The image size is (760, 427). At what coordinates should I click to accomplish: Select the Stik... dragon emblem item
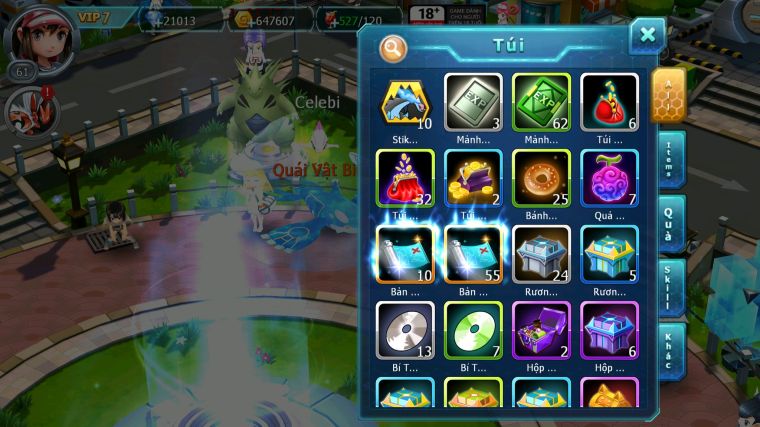click(x=406, y=100)
